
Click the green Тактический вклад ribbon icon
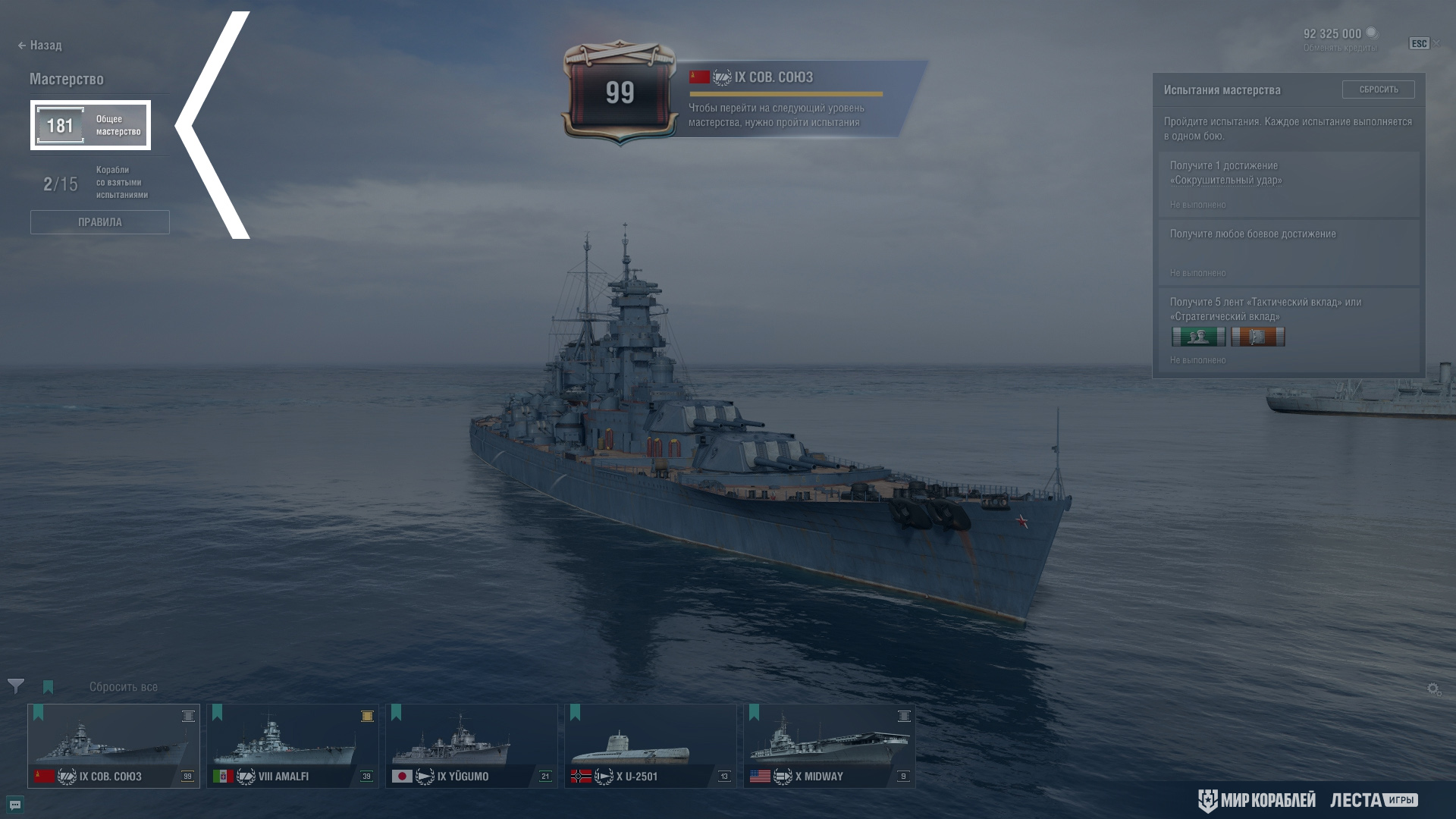(x=1198, y=337)
